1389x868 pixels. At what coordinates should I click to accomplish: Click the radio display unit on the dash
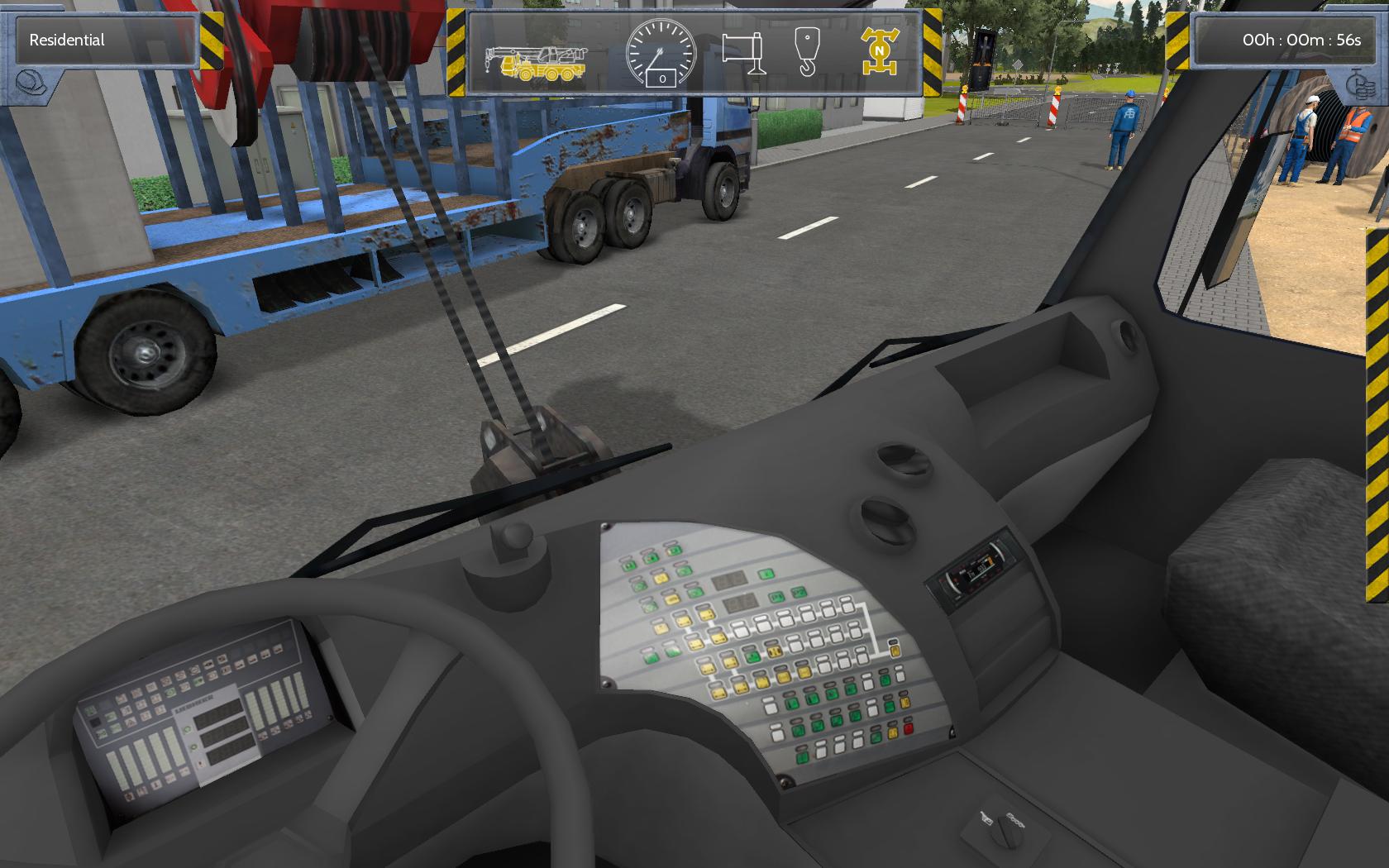pos(981,570)
